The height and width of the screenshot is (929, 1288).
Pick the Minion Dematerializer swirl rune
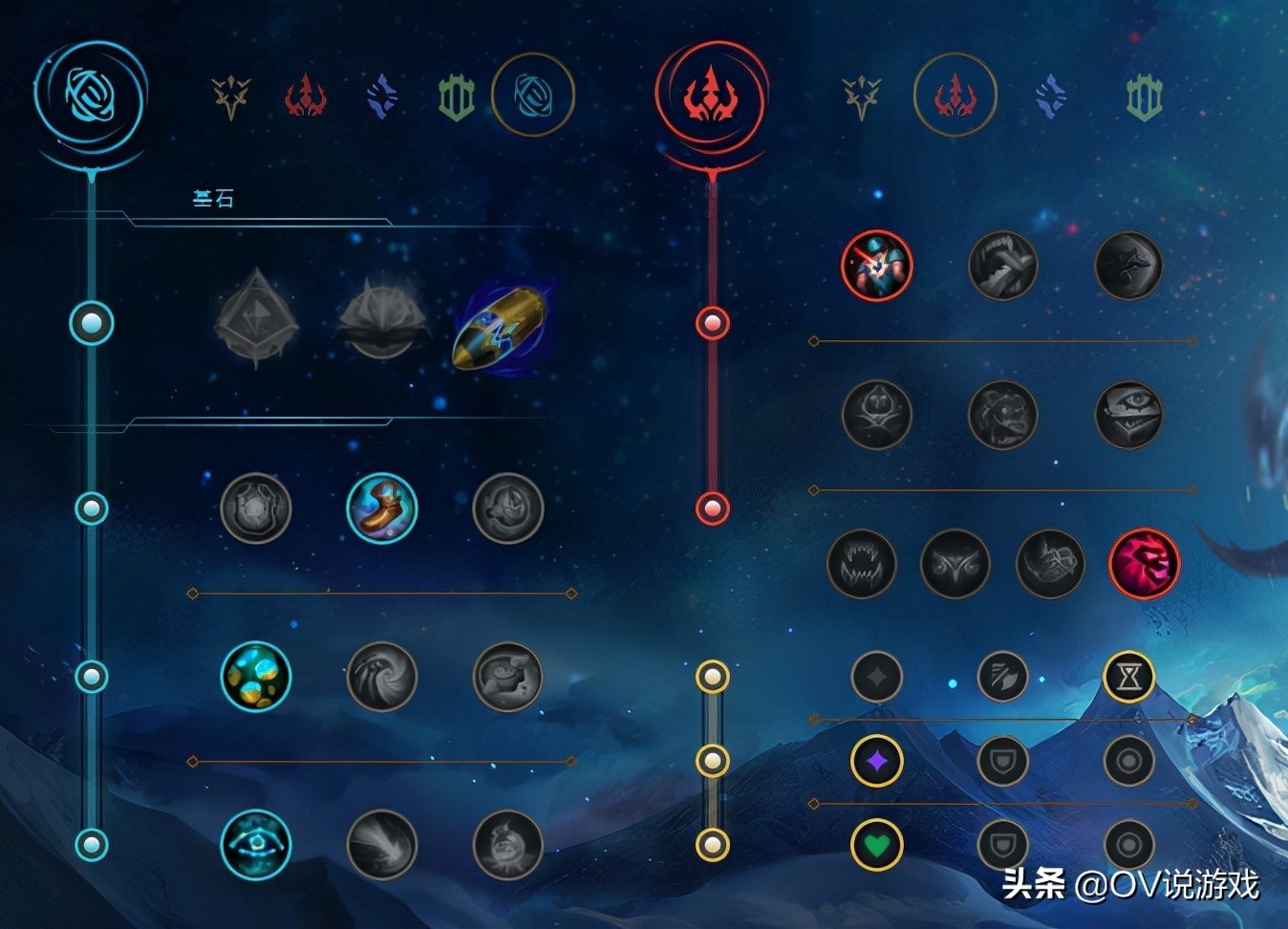(x=382, y=676)
